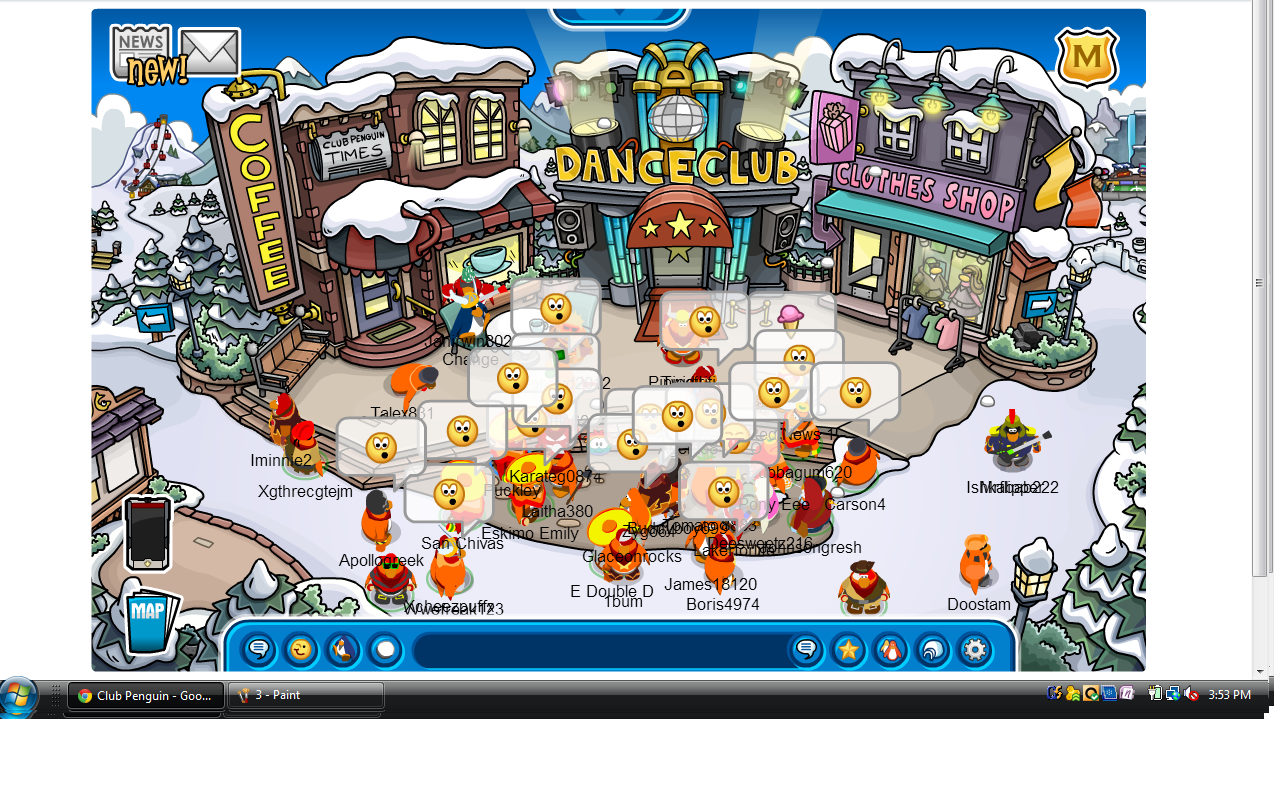Click the chat text input bar

pos(600,650)
